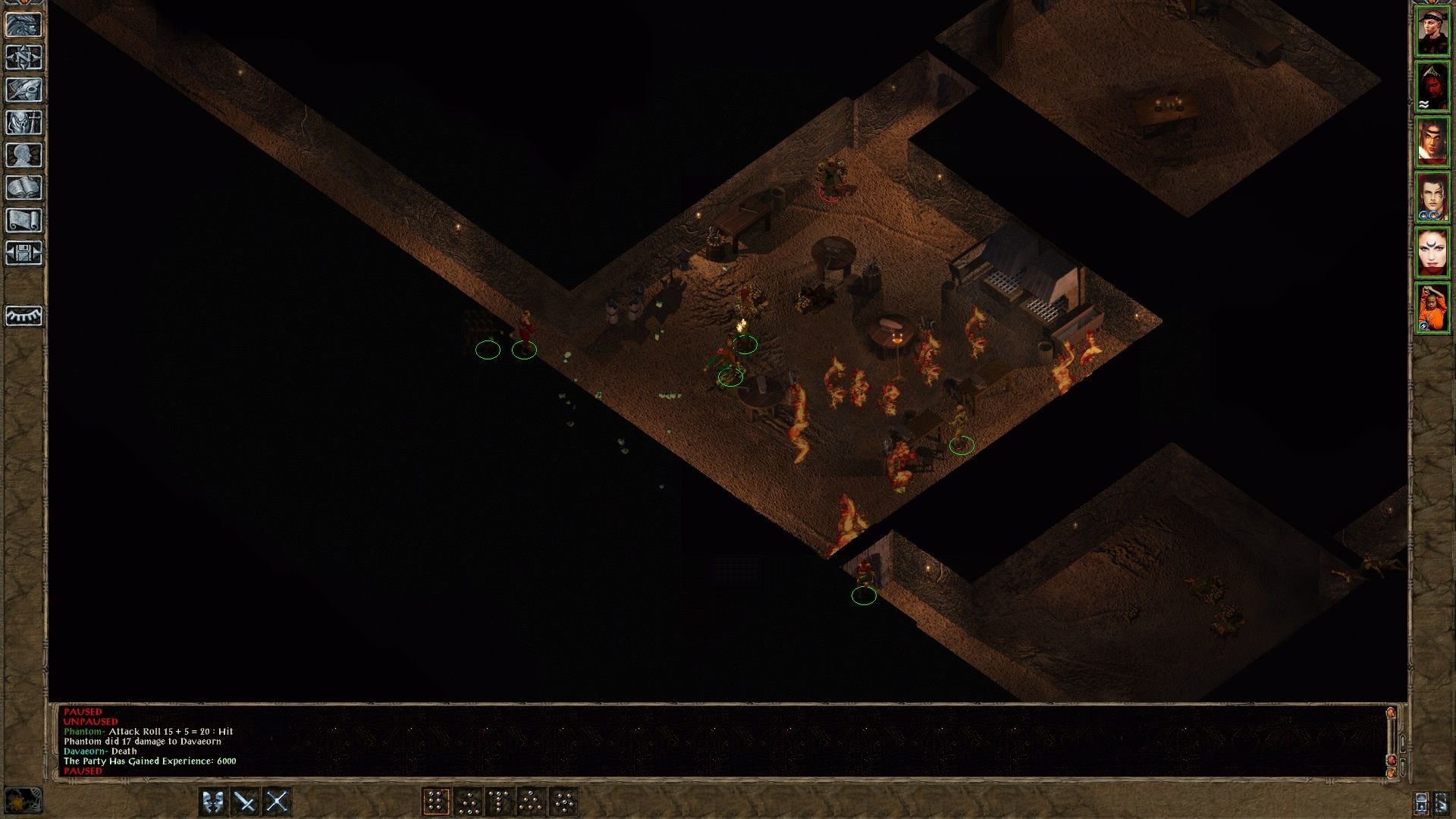Open the area map via the compass icon

tap(23, 55)
